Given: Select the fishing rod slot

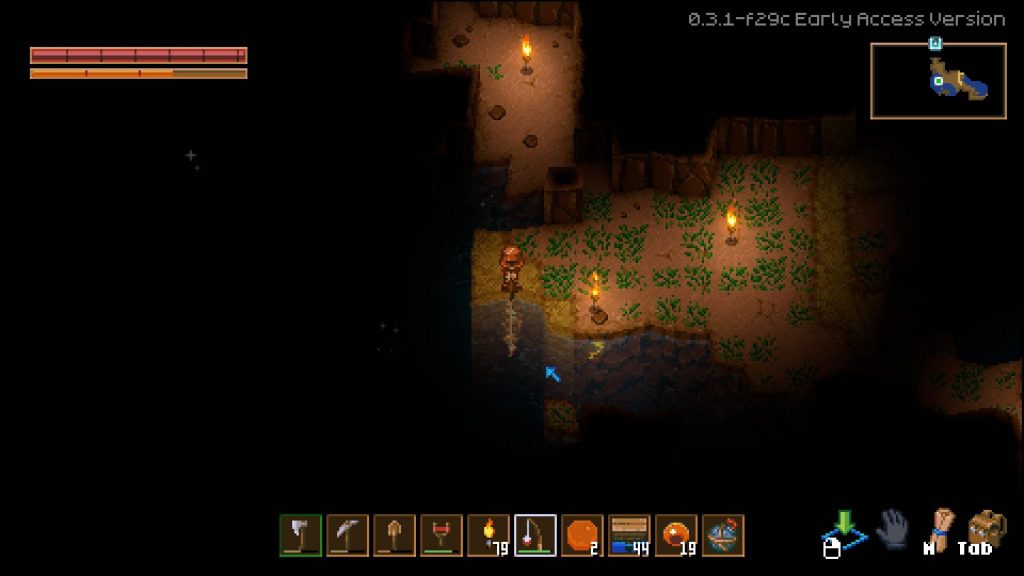Looking at the screenshot, I should [535, 535].
